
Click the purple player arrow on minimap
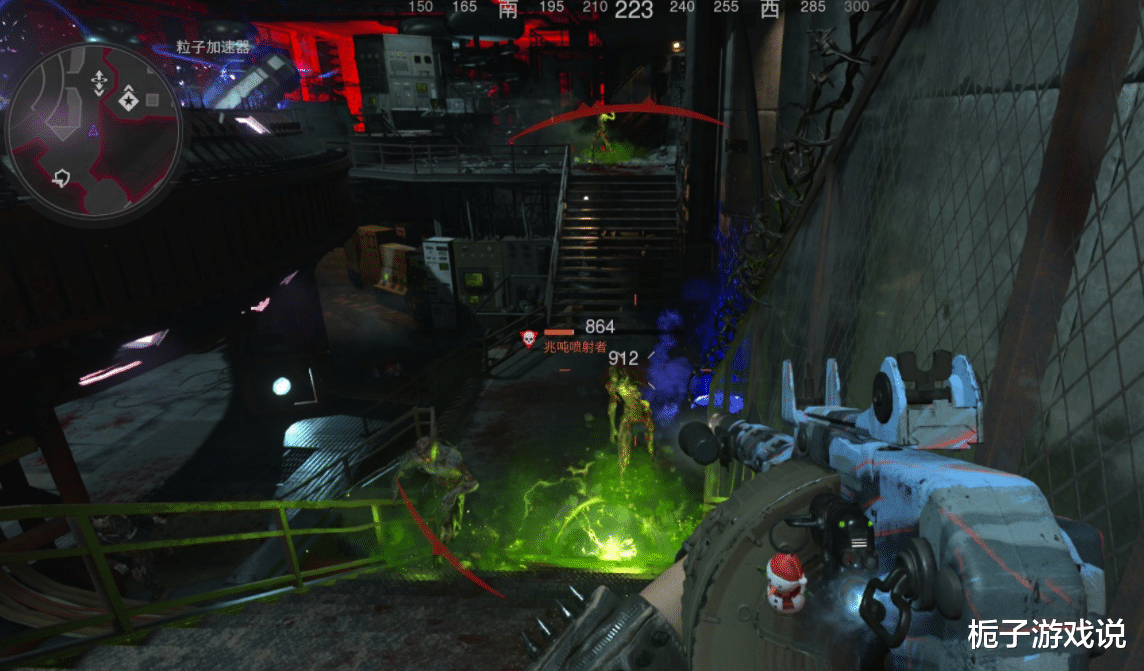(x=93, y=130)
